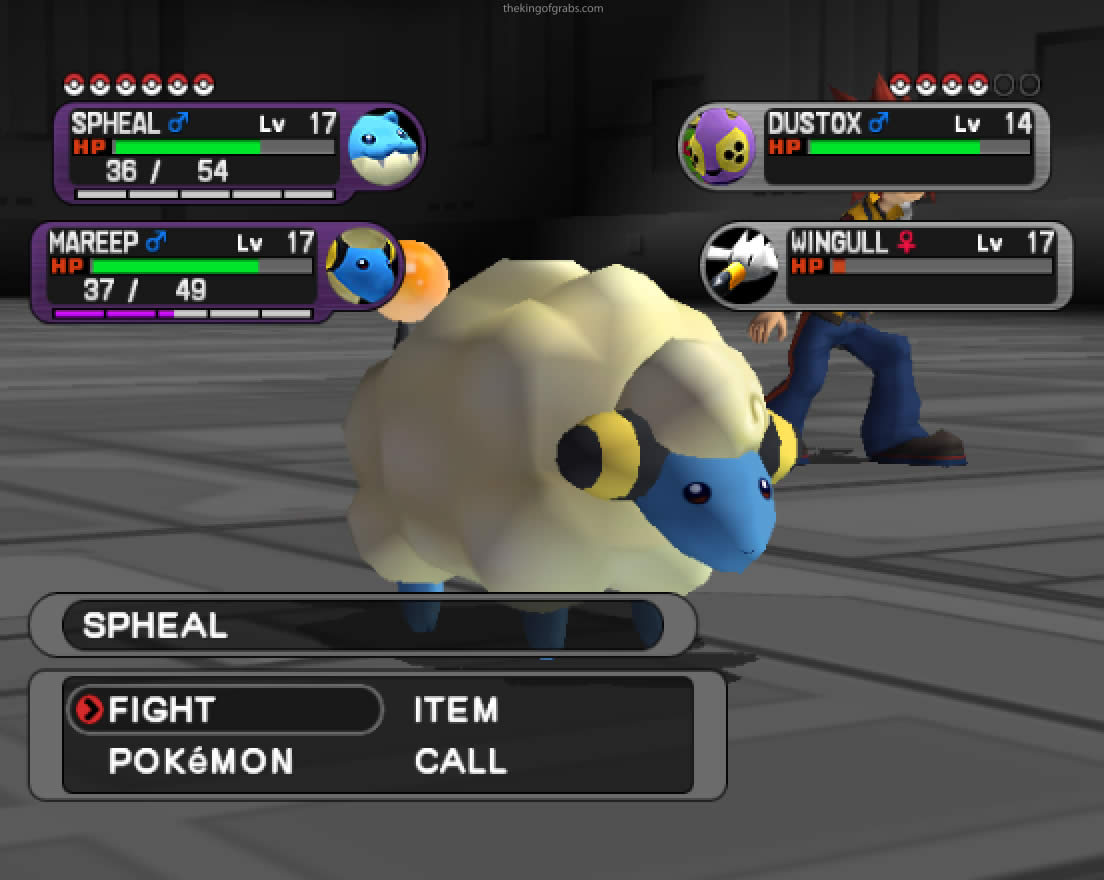Select the FIGHT command

click(x=162, y=710)
